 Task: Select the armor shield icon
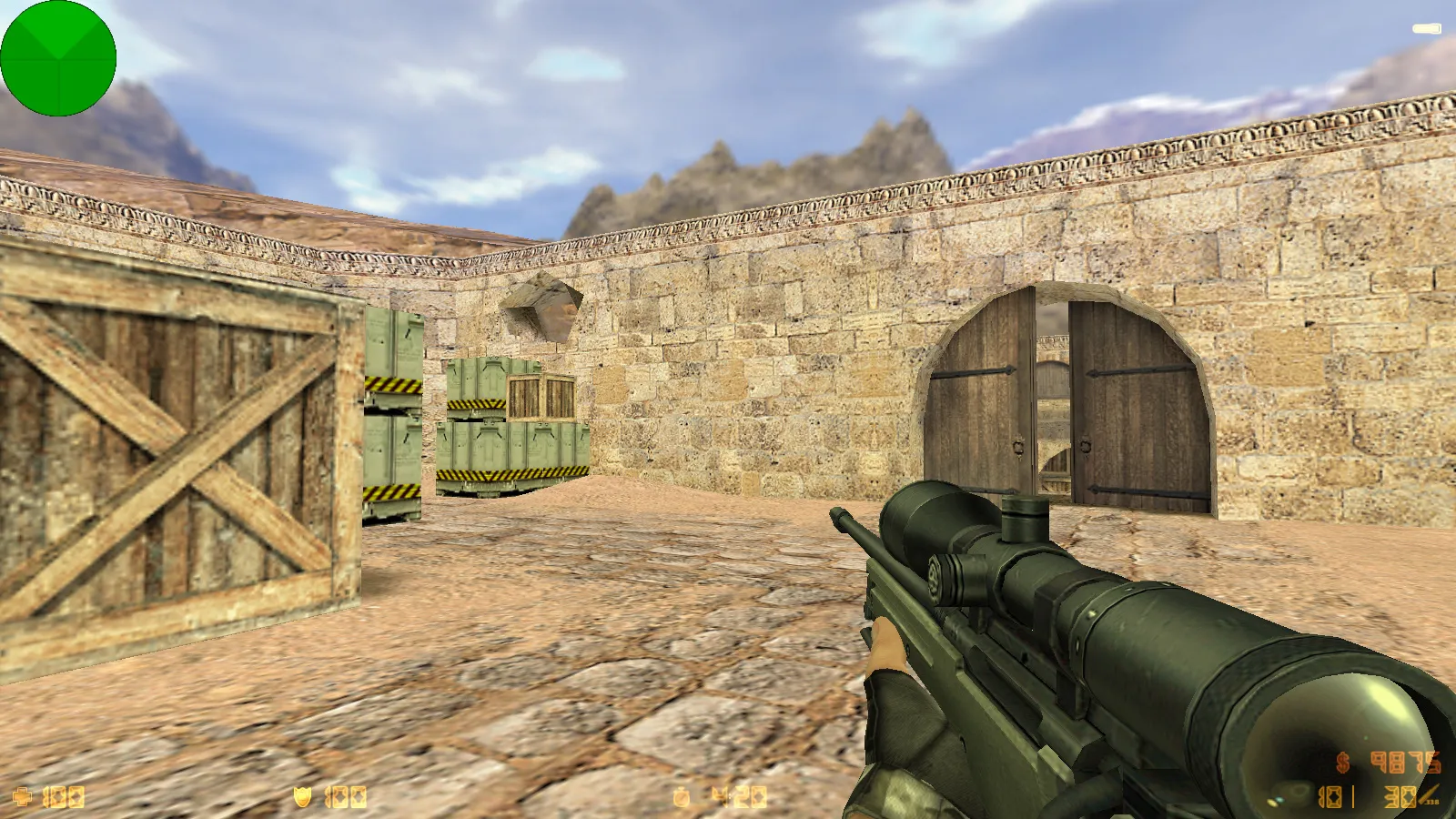click(x=303, y=795)
